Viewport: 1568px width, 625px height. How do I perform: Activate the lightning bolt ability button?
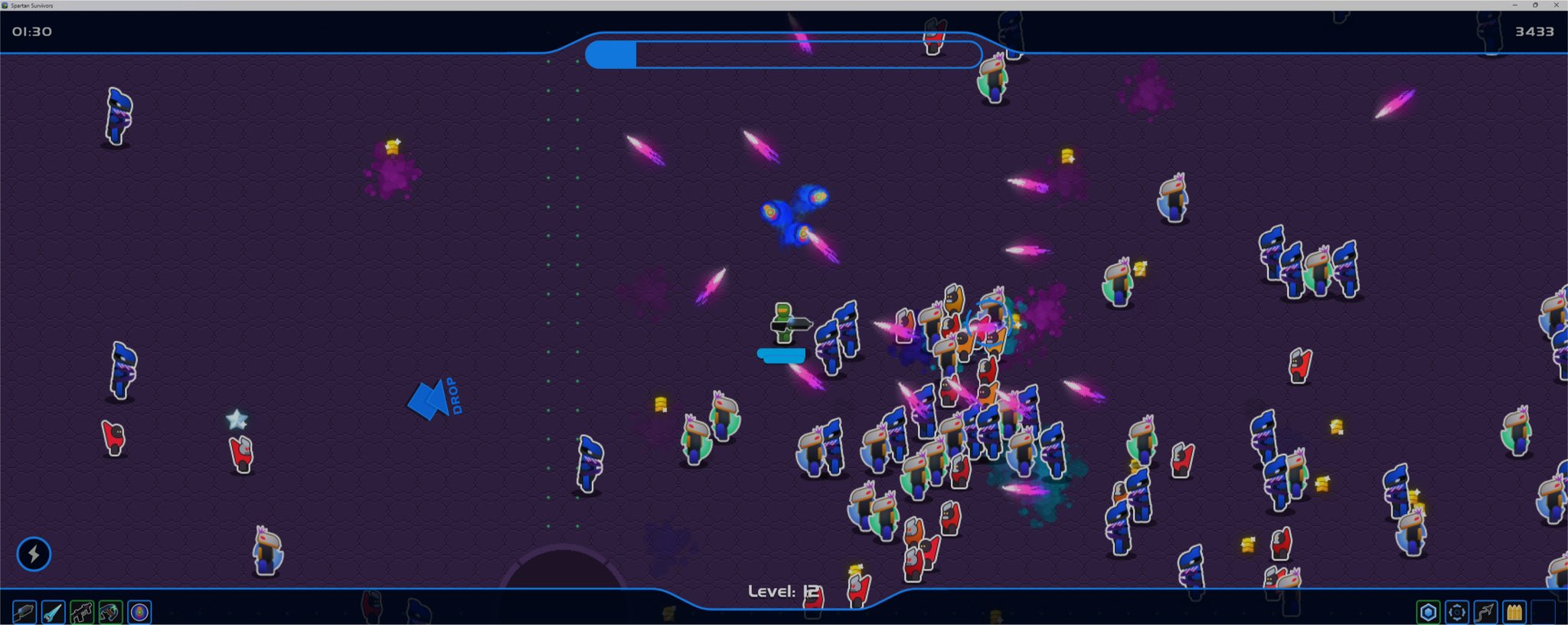tap(34, 554)
